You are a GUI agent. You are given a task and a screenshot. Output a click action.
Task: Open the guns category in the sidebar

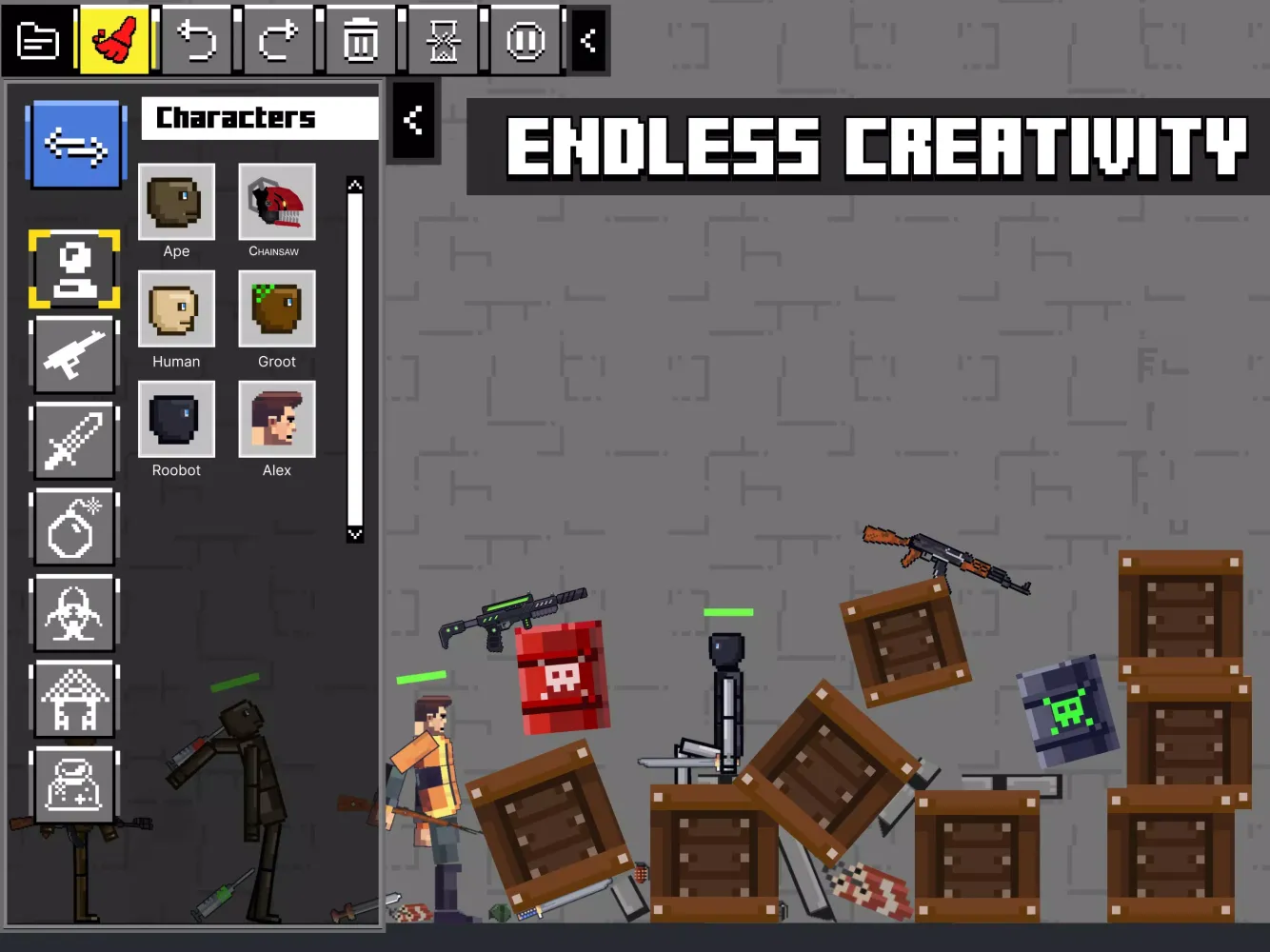point(74,355)
